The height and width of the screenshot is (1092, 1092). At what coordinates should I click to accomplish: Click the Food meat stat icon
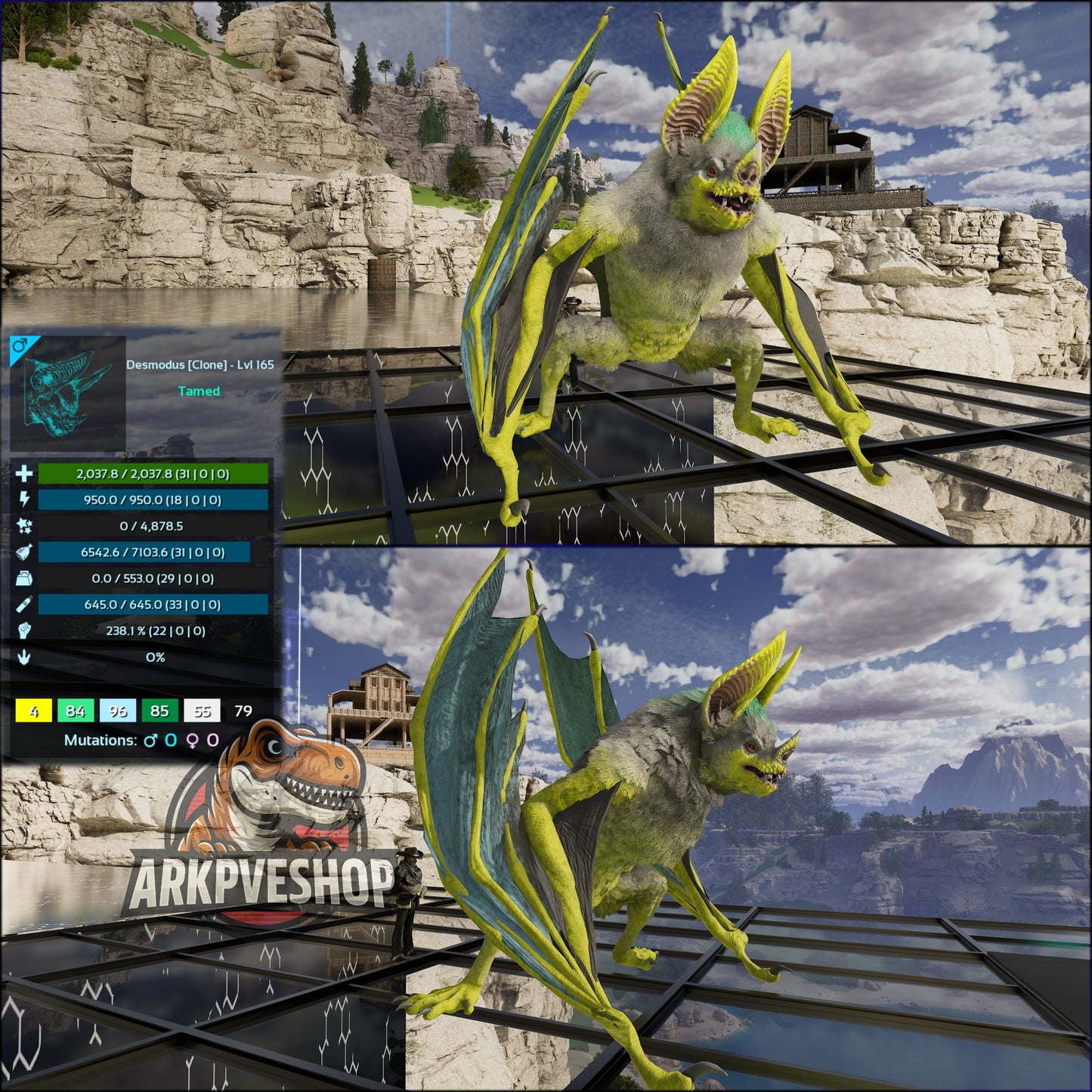click(25, 552)
